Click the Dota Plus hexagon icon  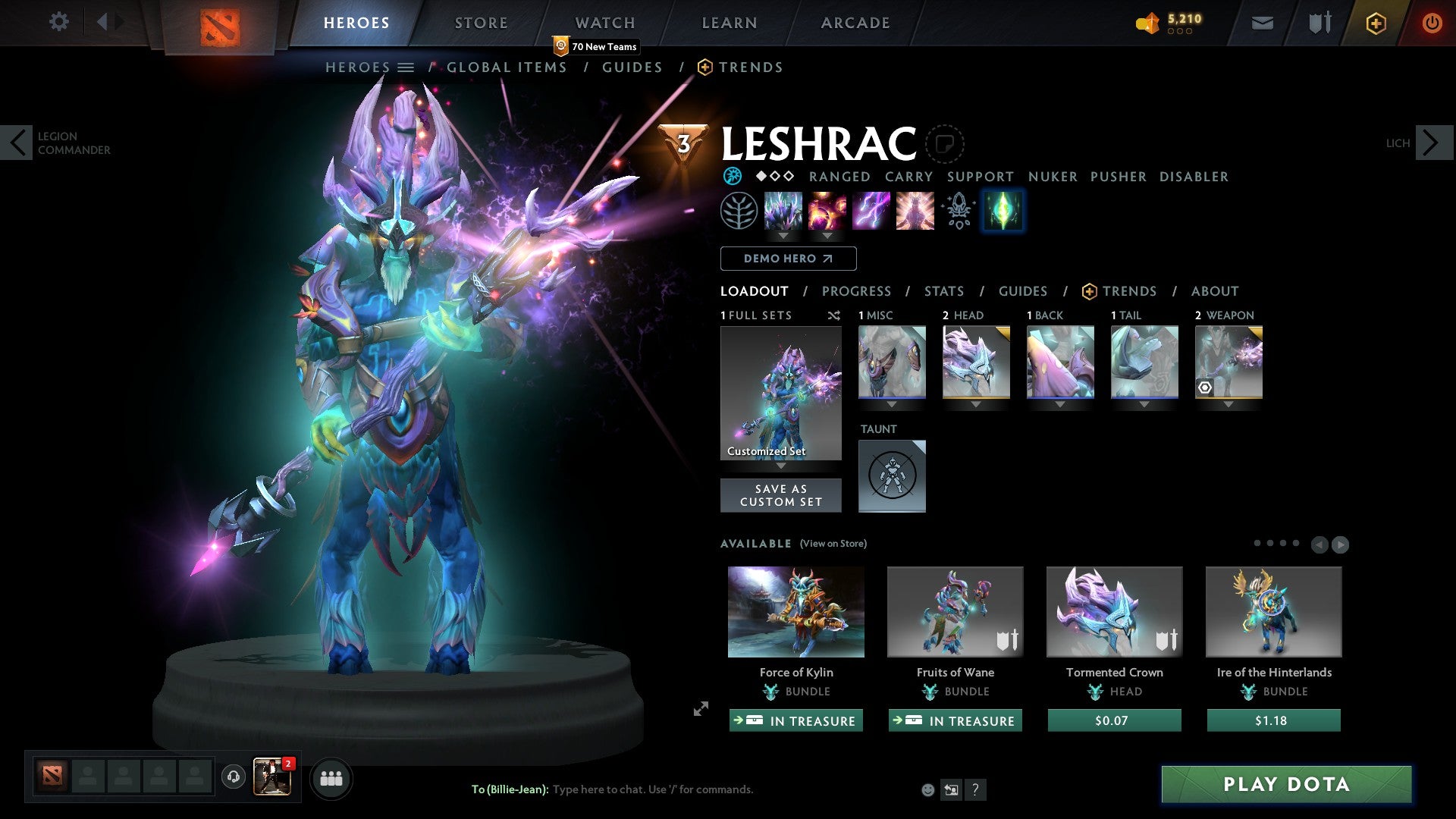[x=1375, y=23]
